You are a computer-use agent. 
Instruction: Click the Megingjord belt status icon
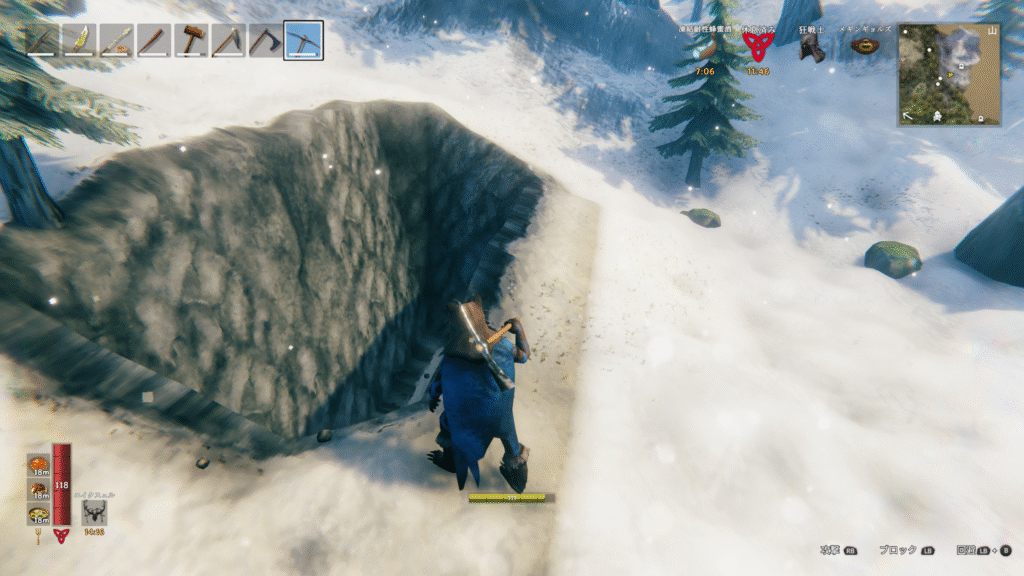coord(864,47)
